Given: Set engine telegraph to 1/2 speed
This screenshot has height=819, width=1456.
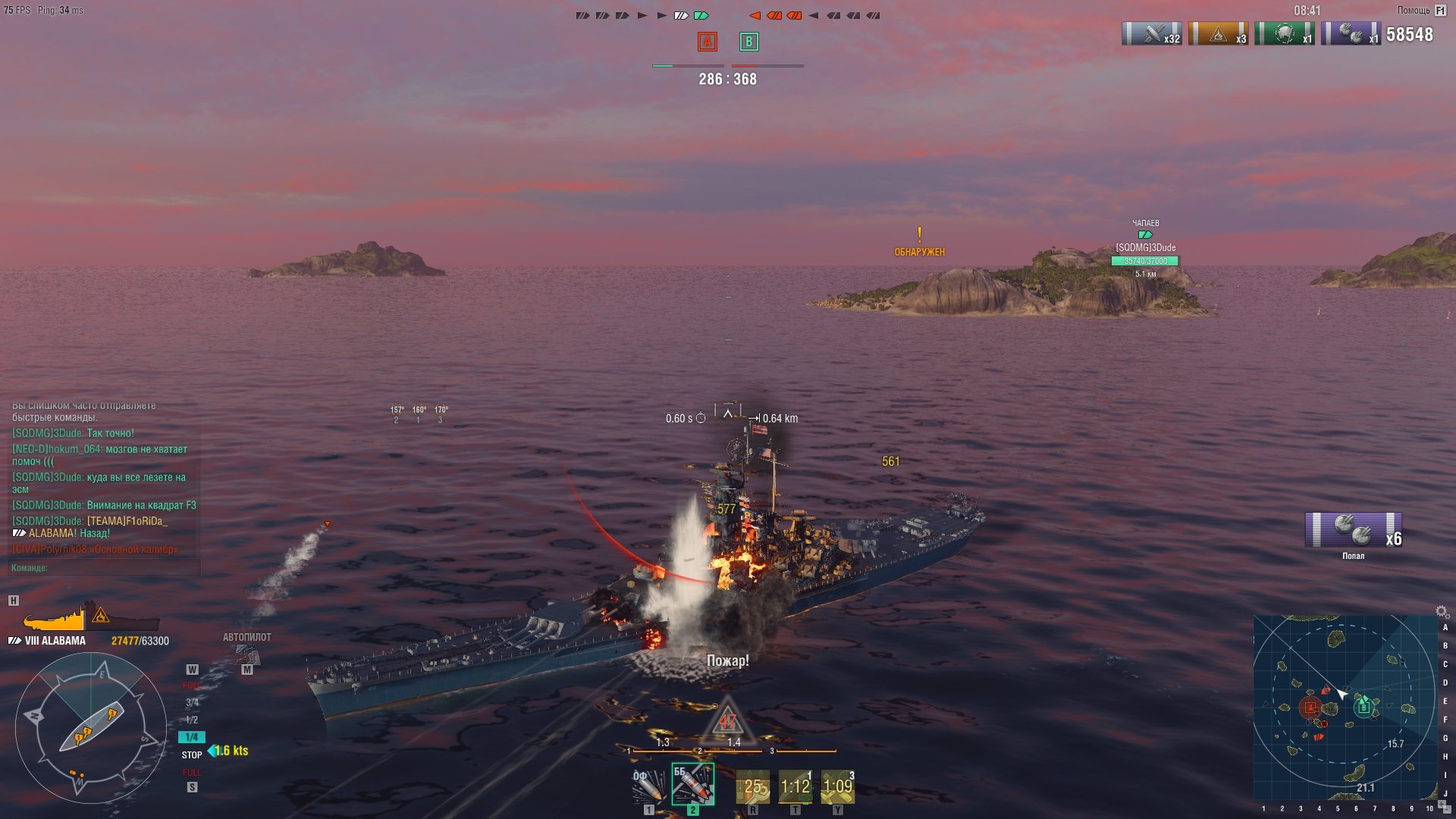Looking at the screenshot, I should click(192, 720).
